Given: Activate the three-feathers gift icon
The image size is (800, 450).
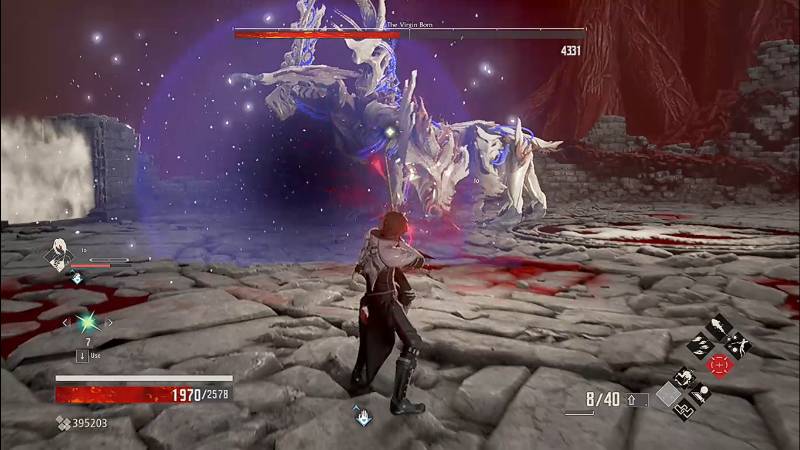Looking at the screenshot, I should [699, 347].
